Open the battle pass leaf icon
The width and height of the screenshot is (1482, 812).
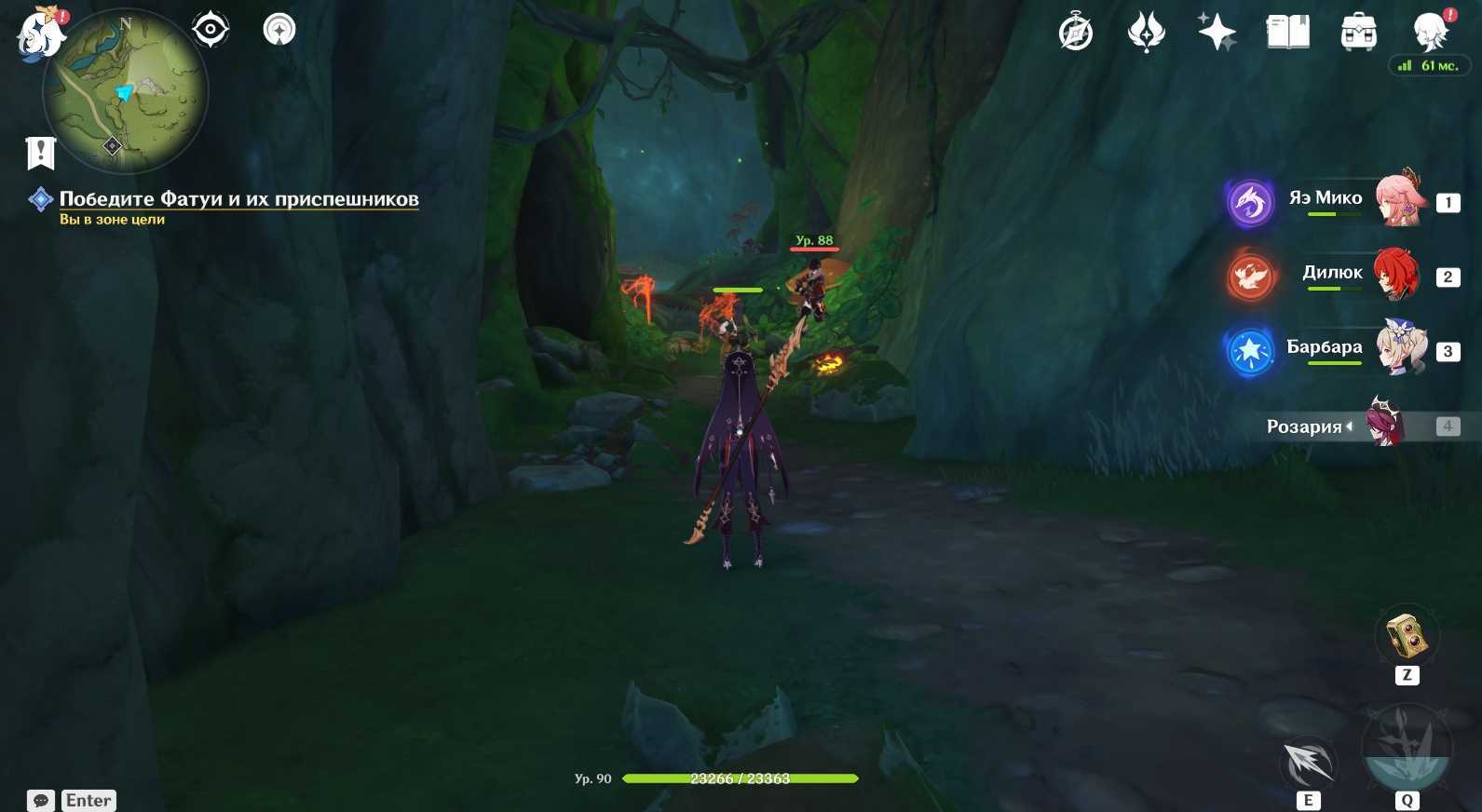[x=1147, y=33]
